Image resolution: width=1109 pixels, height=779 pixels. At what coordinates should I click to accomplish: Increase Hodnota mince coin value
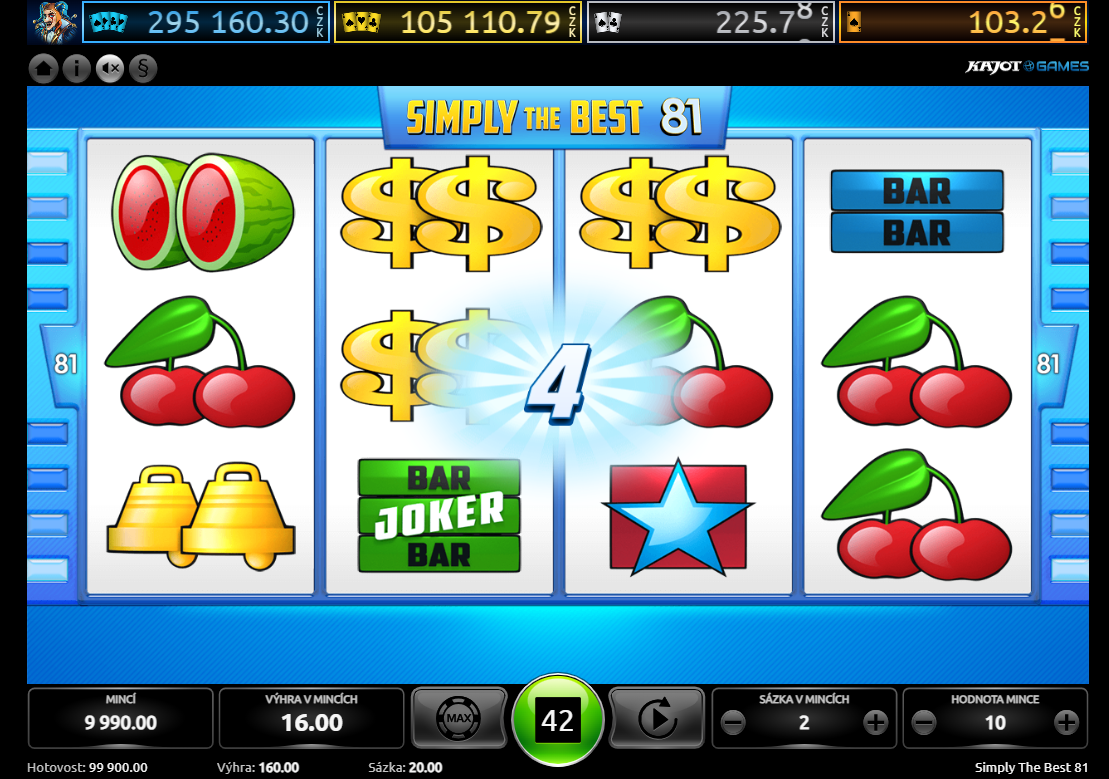1066,722
